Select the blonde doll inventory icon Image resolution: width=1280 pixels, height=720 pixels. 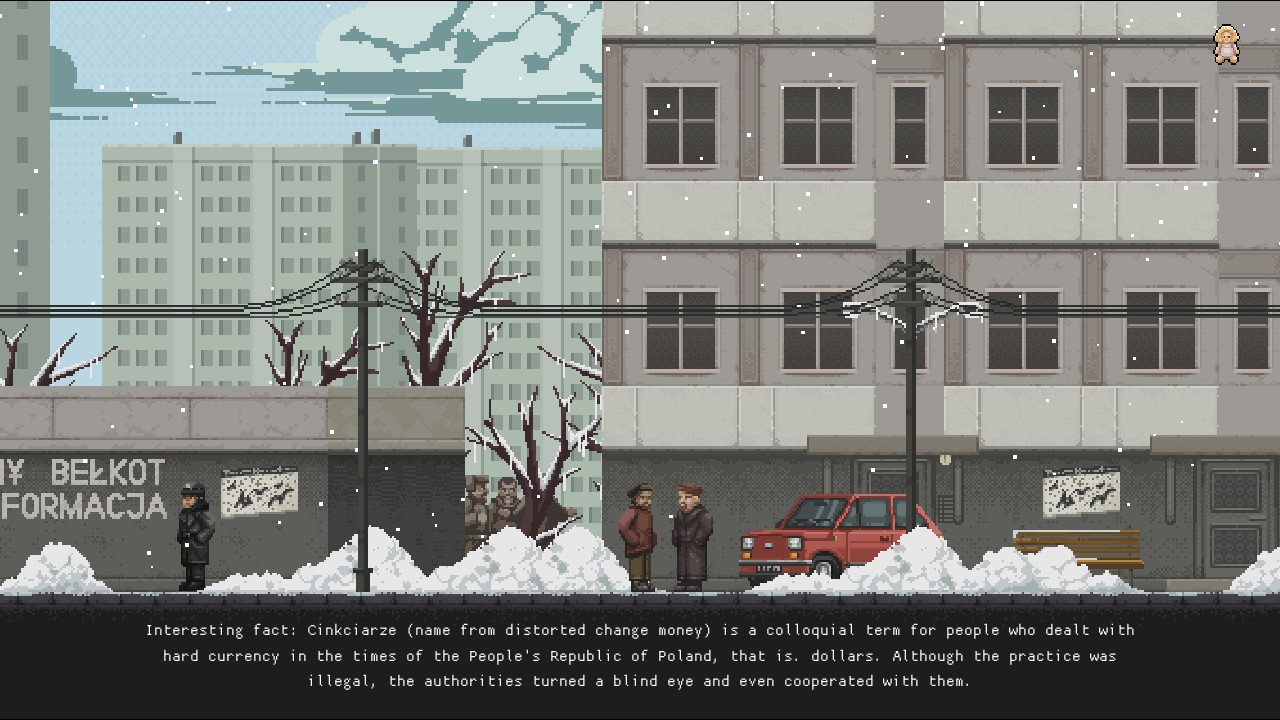pos(1226,45)
